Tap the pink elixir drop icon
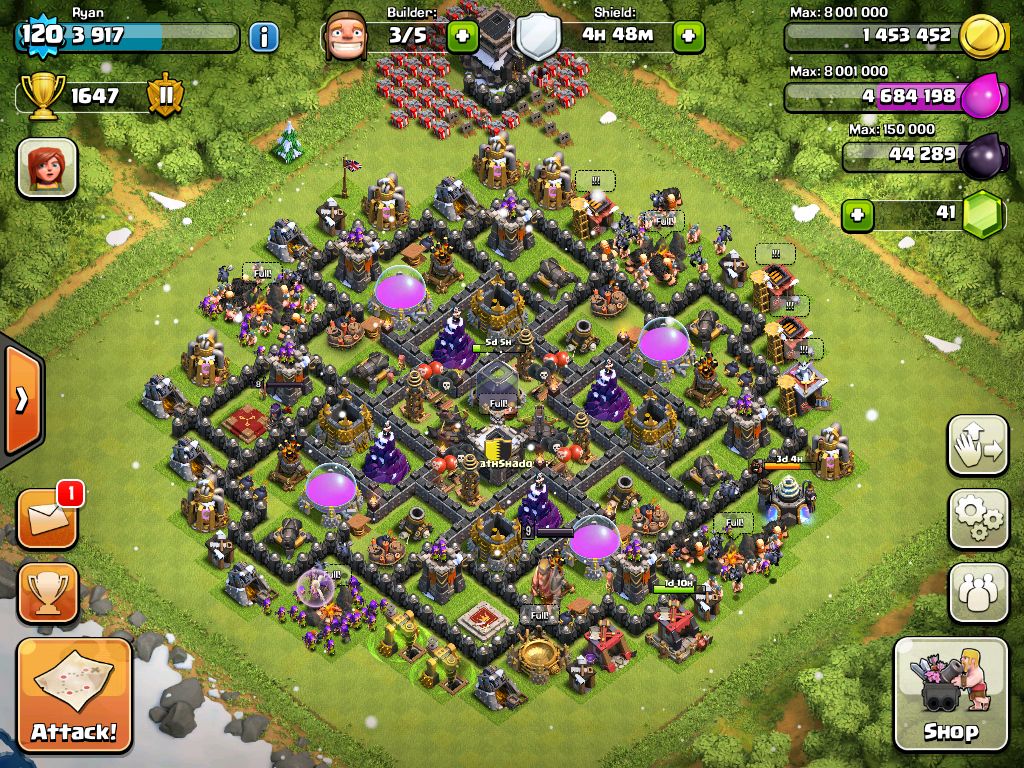Image resolution: width=1024 pixels, height=768 pixels. click(x=984, y=98)
